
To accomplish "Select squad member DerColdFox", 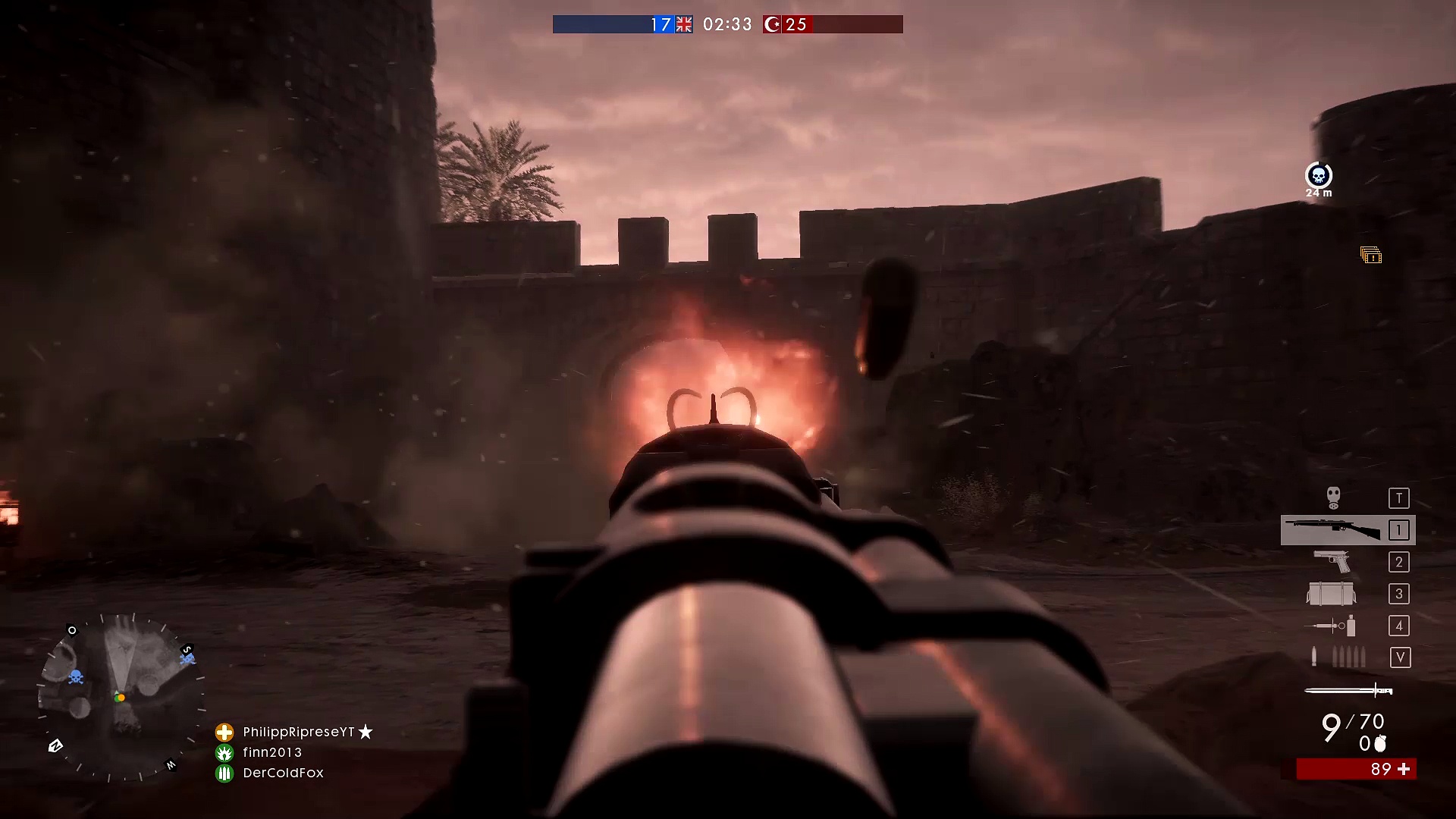I will [283, 773].
